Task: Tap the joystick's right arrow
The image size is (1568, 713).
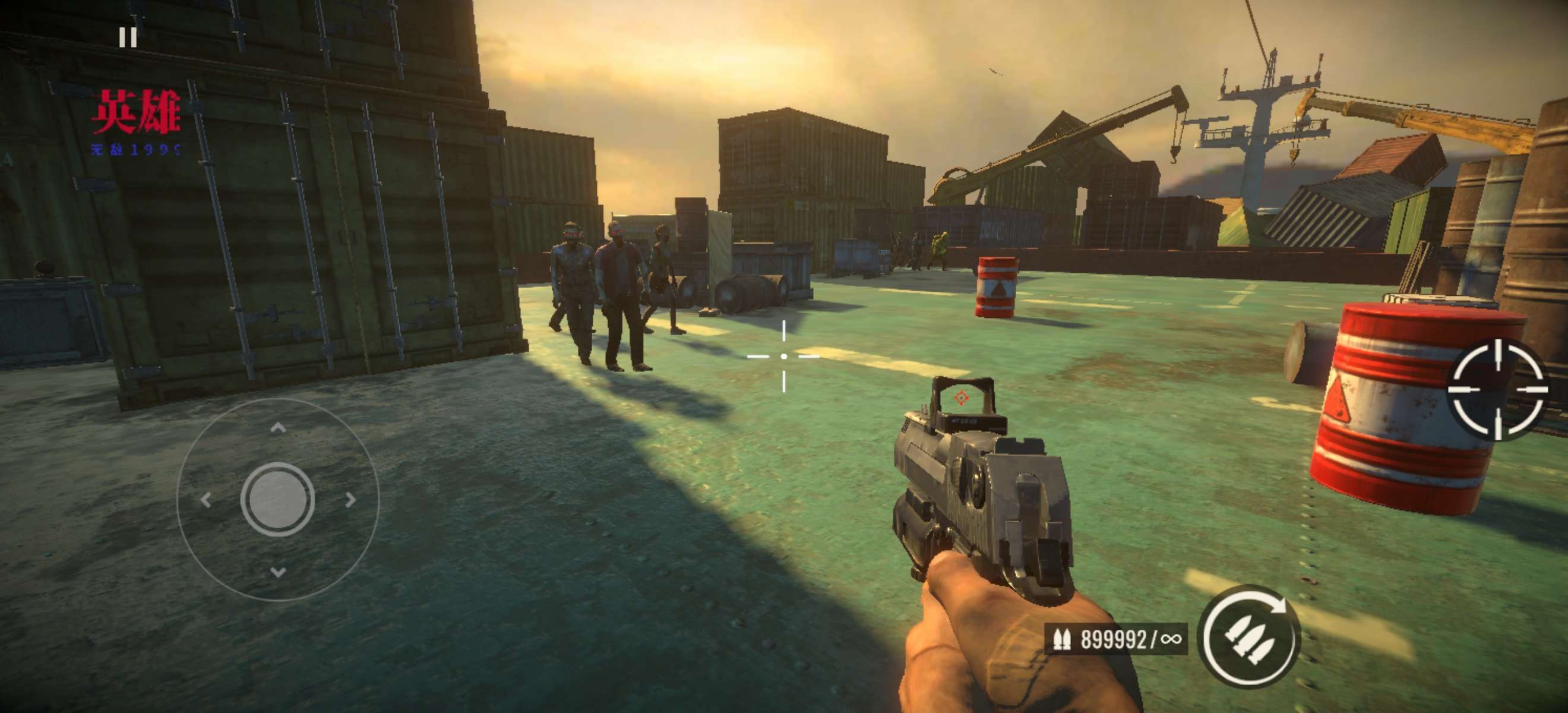Action: pyautogui.click(x=350, y=500)
